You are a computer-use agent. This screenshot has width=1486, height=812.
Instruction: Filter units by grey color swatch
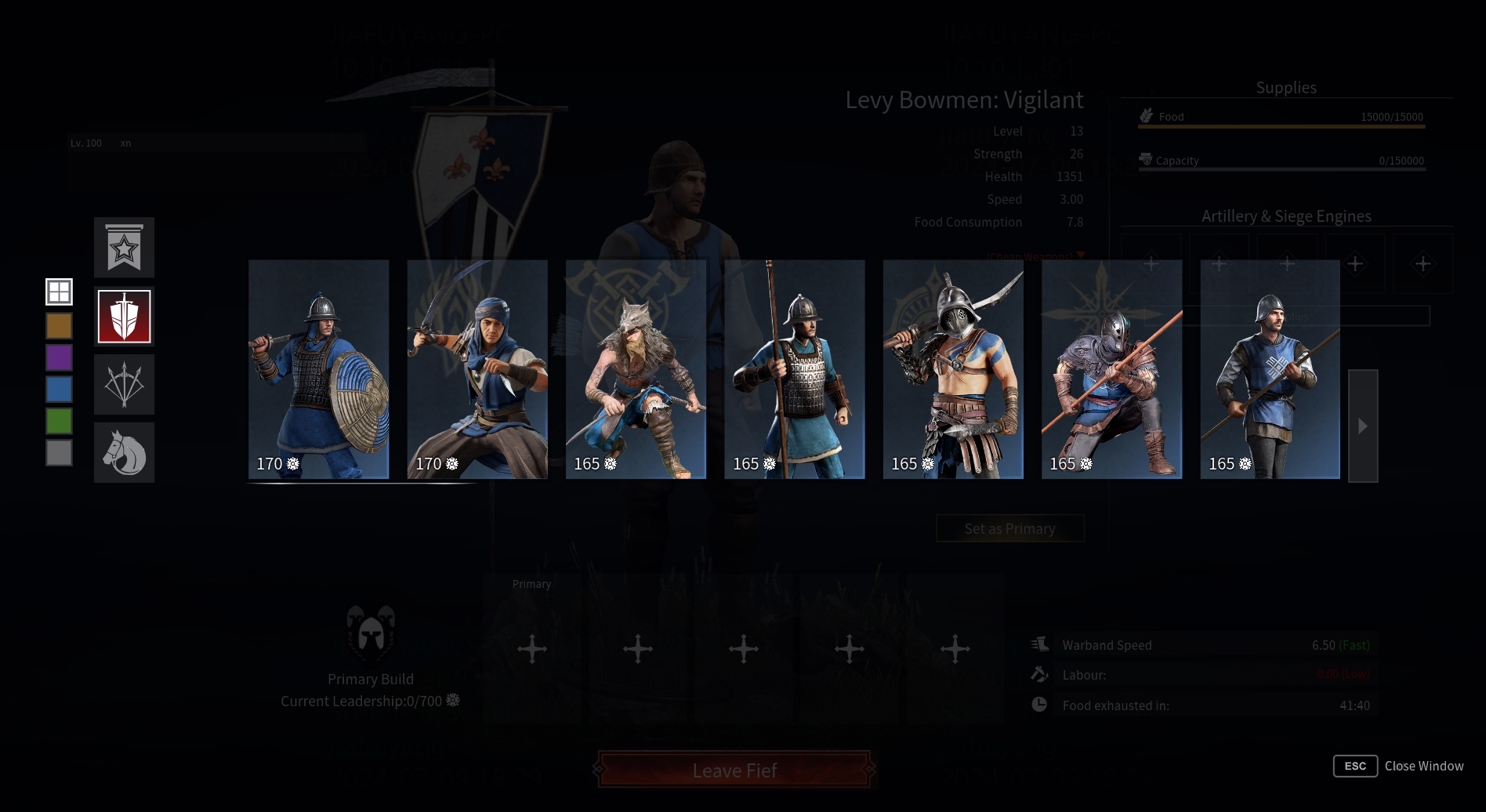59,452
